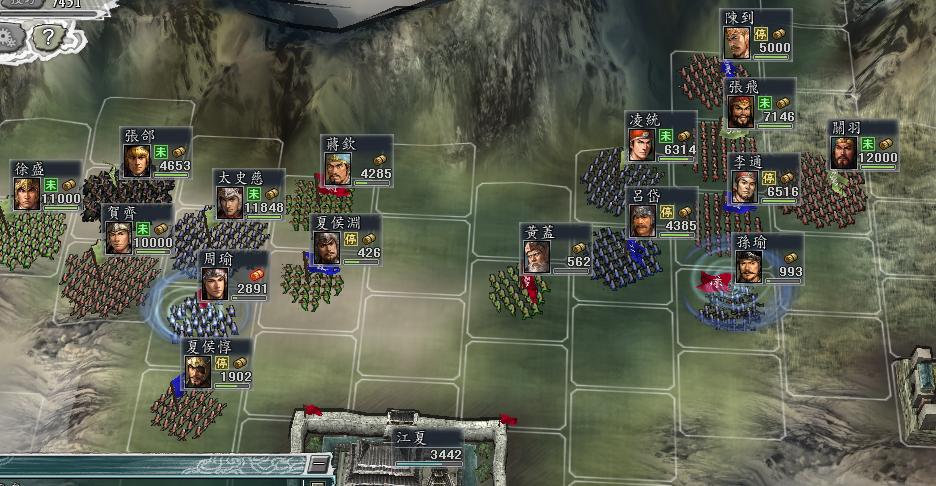
Task: Choose Lu Dai's unit plate 呂岱
Action: (x=661, y=212)
